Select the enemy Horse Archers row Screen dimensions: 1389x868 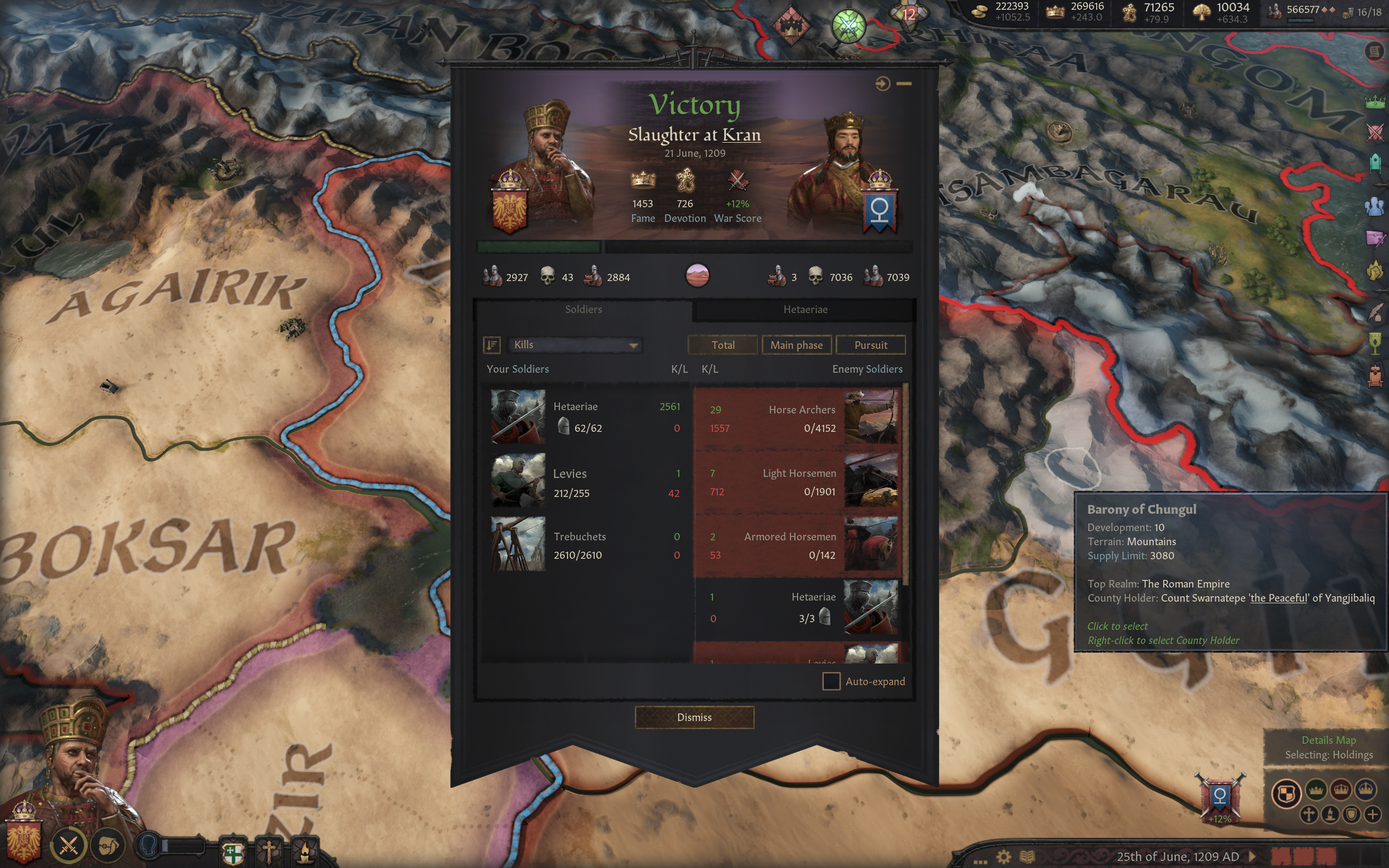tap(798, 418)
